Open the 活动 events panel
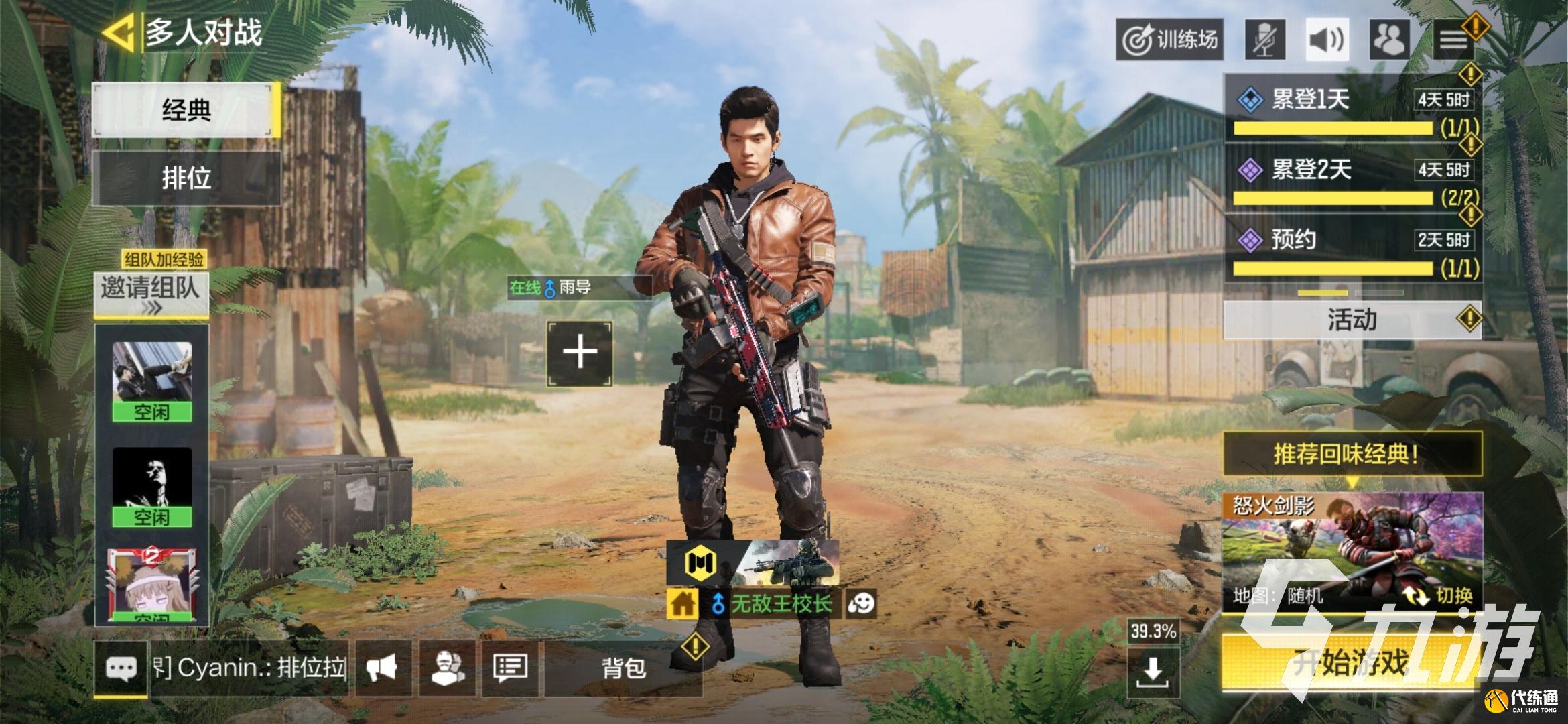This screenshot has height=724, width=1568. click(x=1352, y=320)
